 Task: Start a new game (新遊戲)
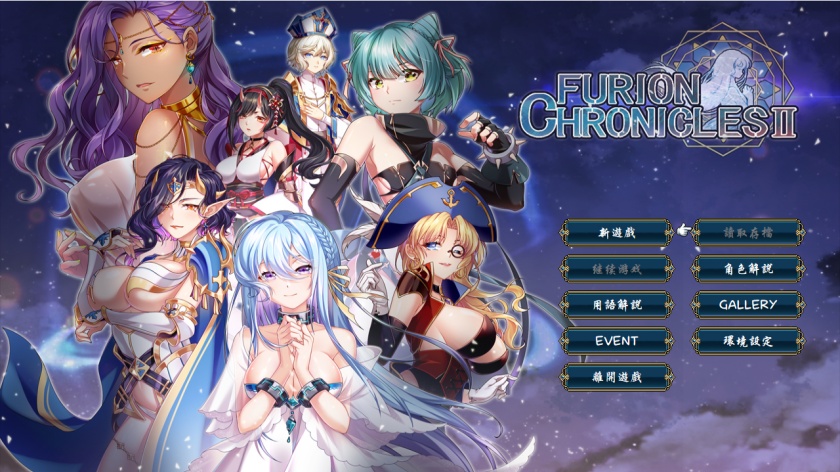click(x=617, y=232)
